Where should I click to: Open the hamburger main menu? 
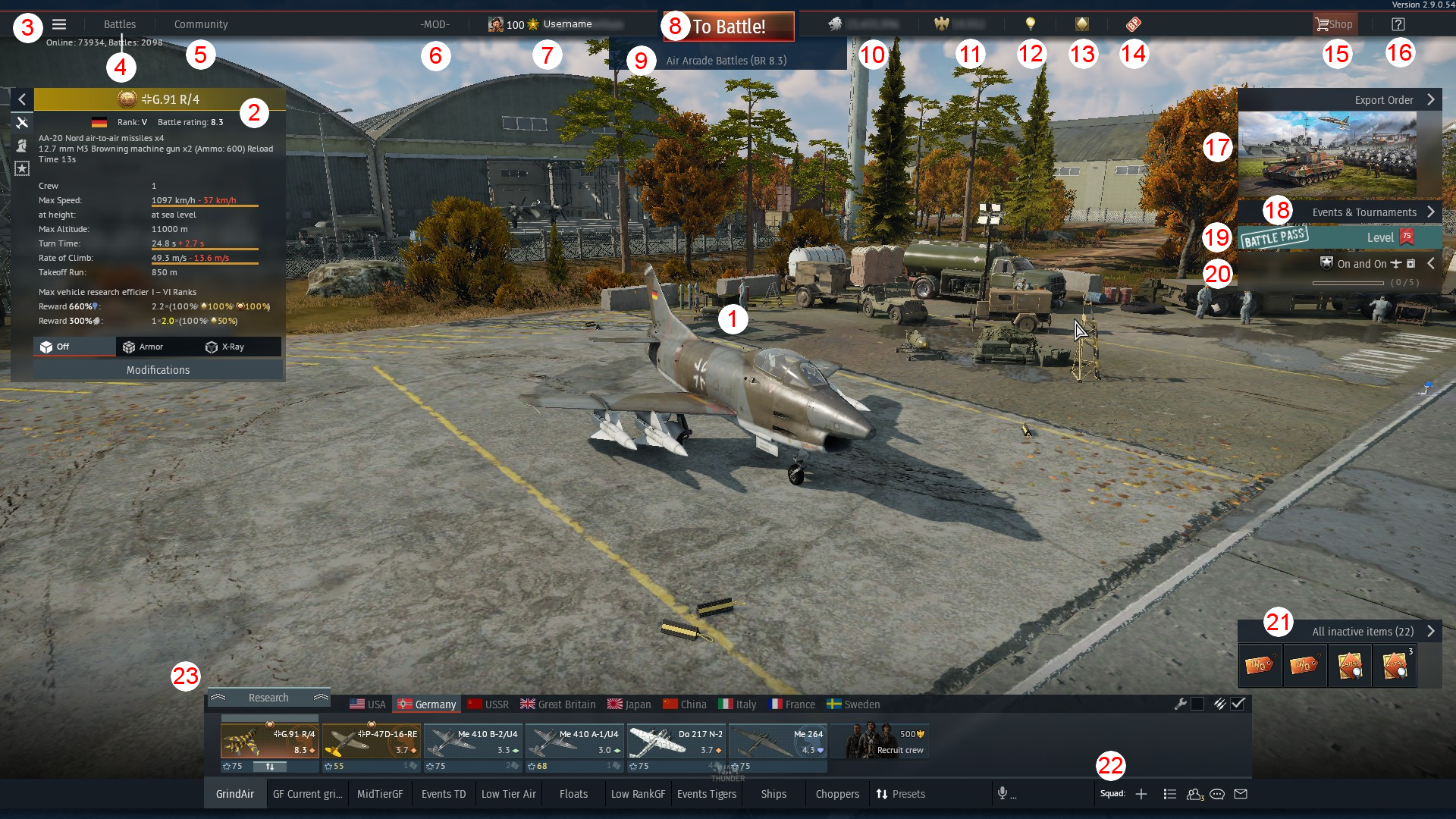(x=59, y=24)
